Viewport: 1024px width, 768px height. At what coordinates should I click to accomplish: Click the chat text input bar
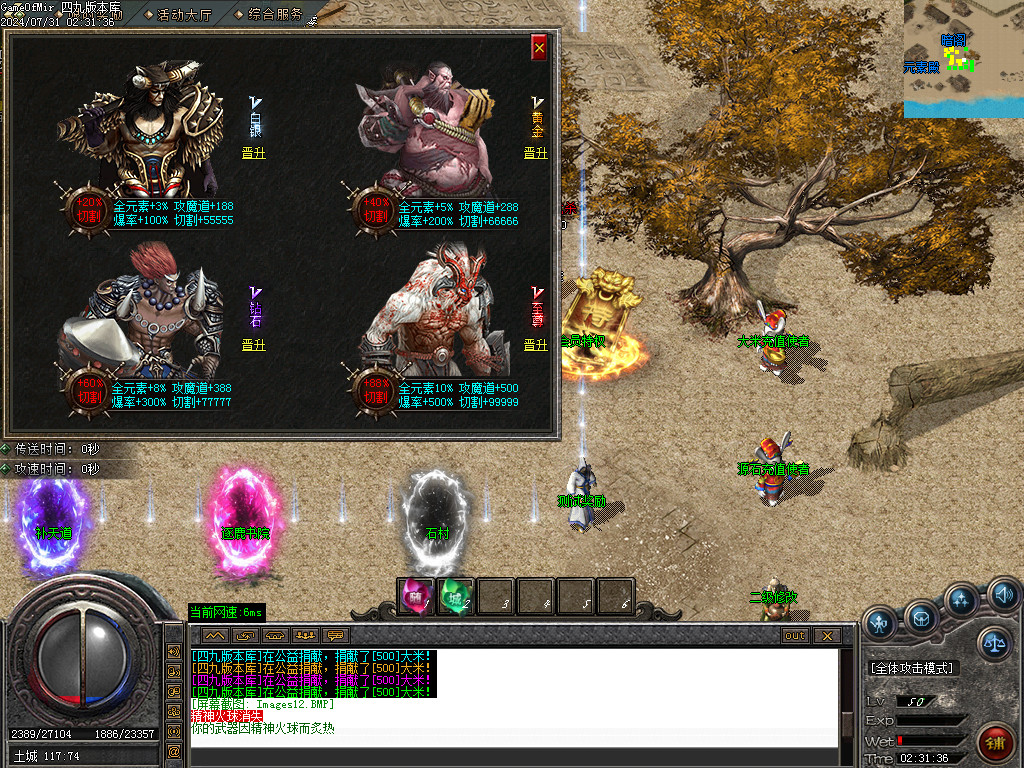[x=512, y=755]
